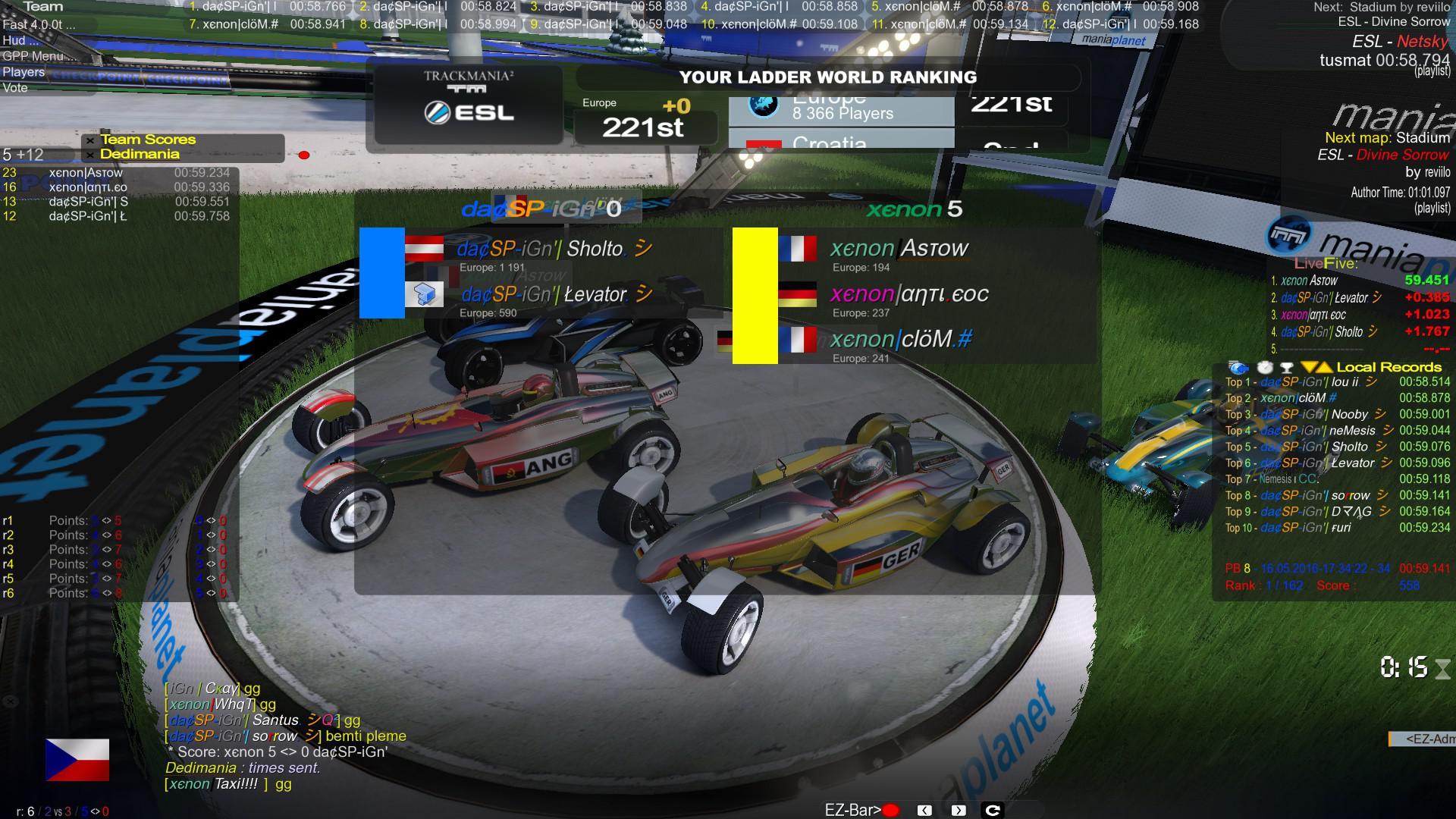This screenshot has width=1456, height=819.
Task: Toggle the EZ-Bar red dot
Action: (890, 811)
